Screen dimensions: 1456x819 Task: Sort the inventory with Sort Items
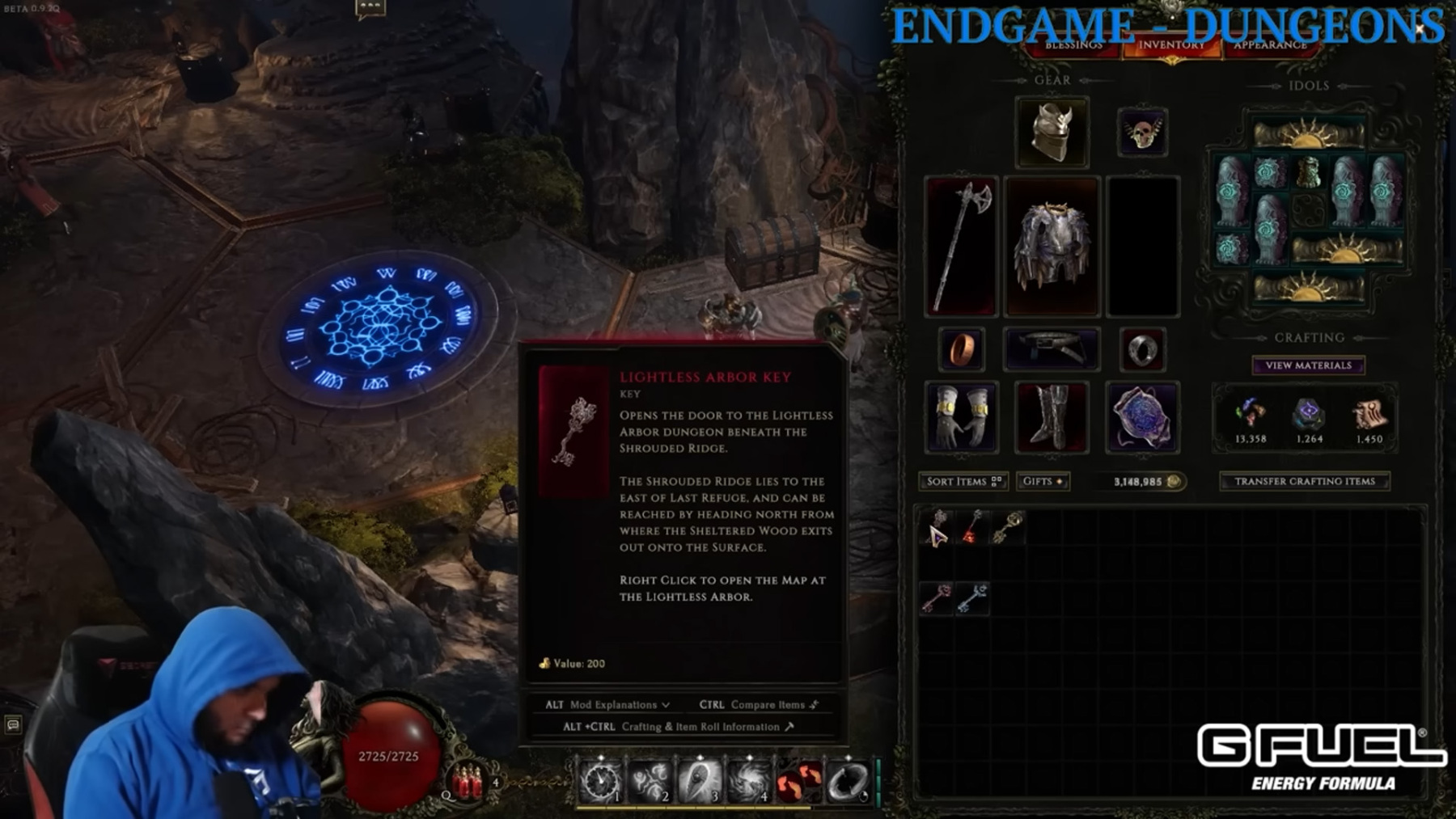(x=963, y=481)
